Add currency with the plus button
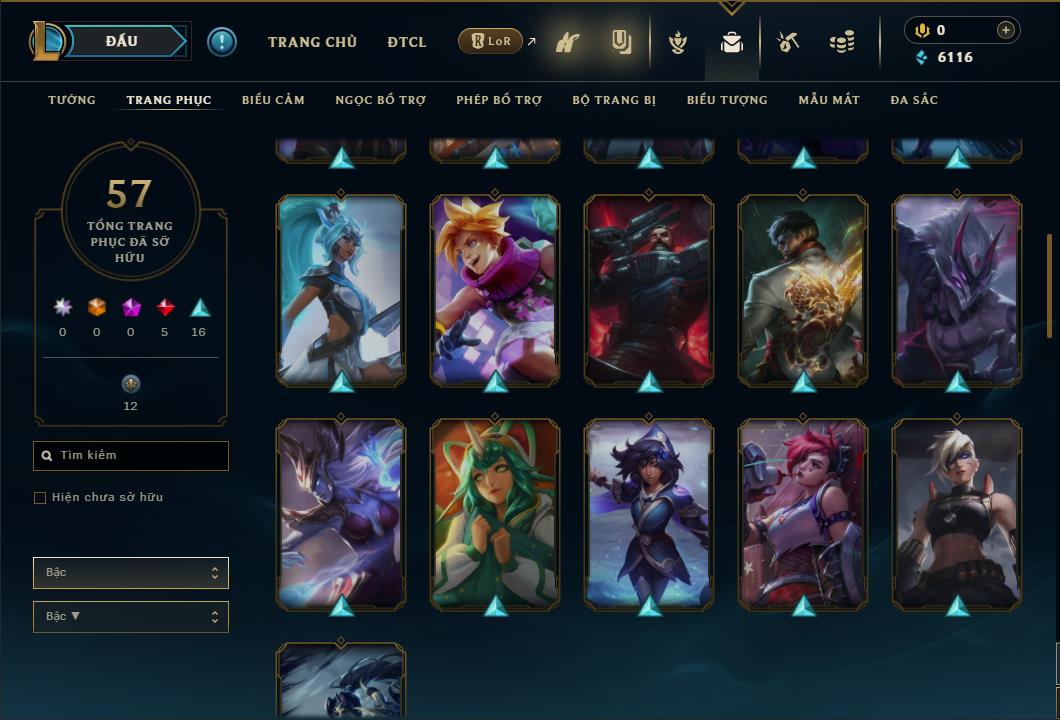 pos(1006,30)
